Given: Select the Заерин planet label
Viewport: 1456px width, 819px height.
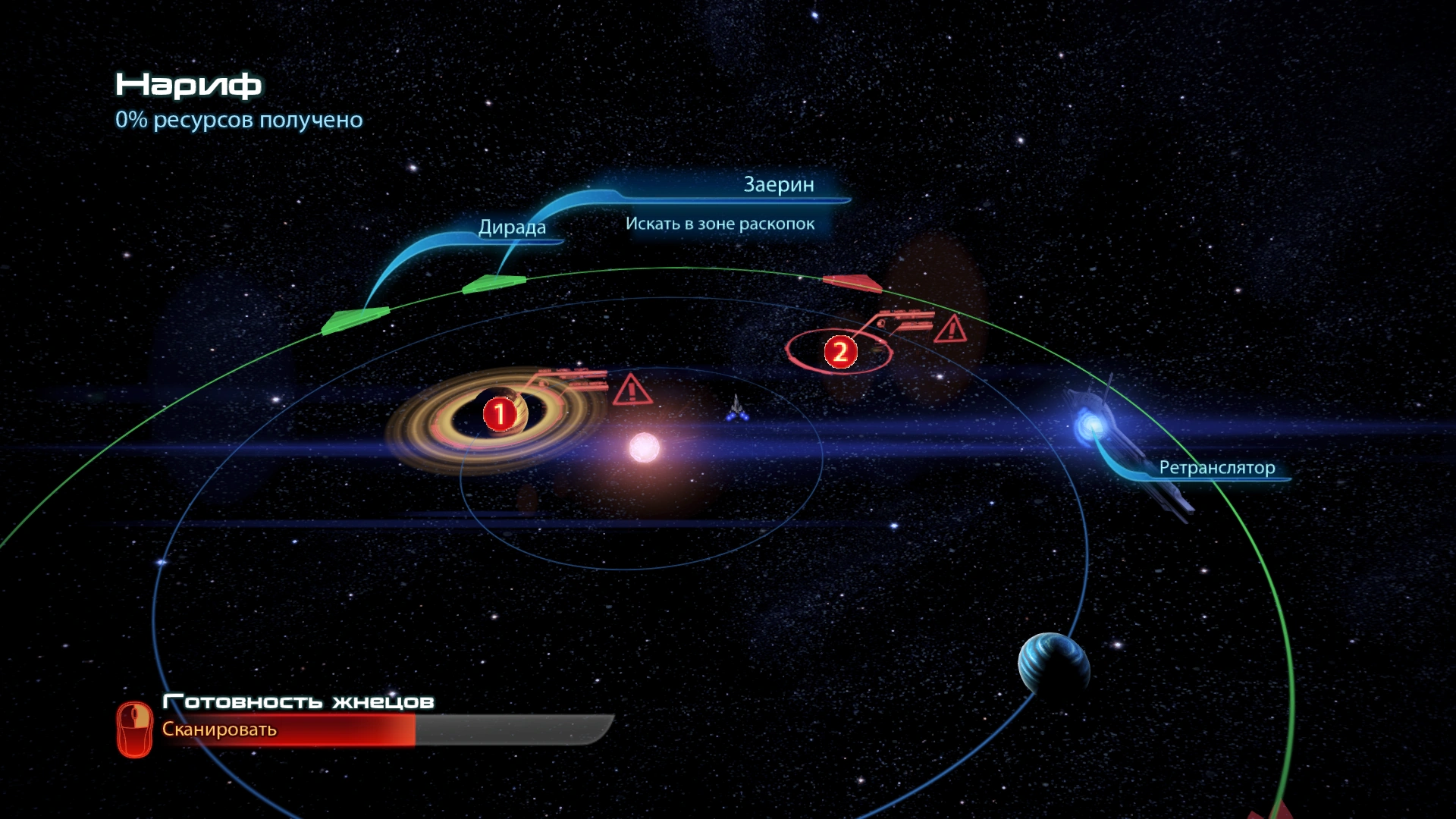Looking at the screenshot, I should (778, 185).
